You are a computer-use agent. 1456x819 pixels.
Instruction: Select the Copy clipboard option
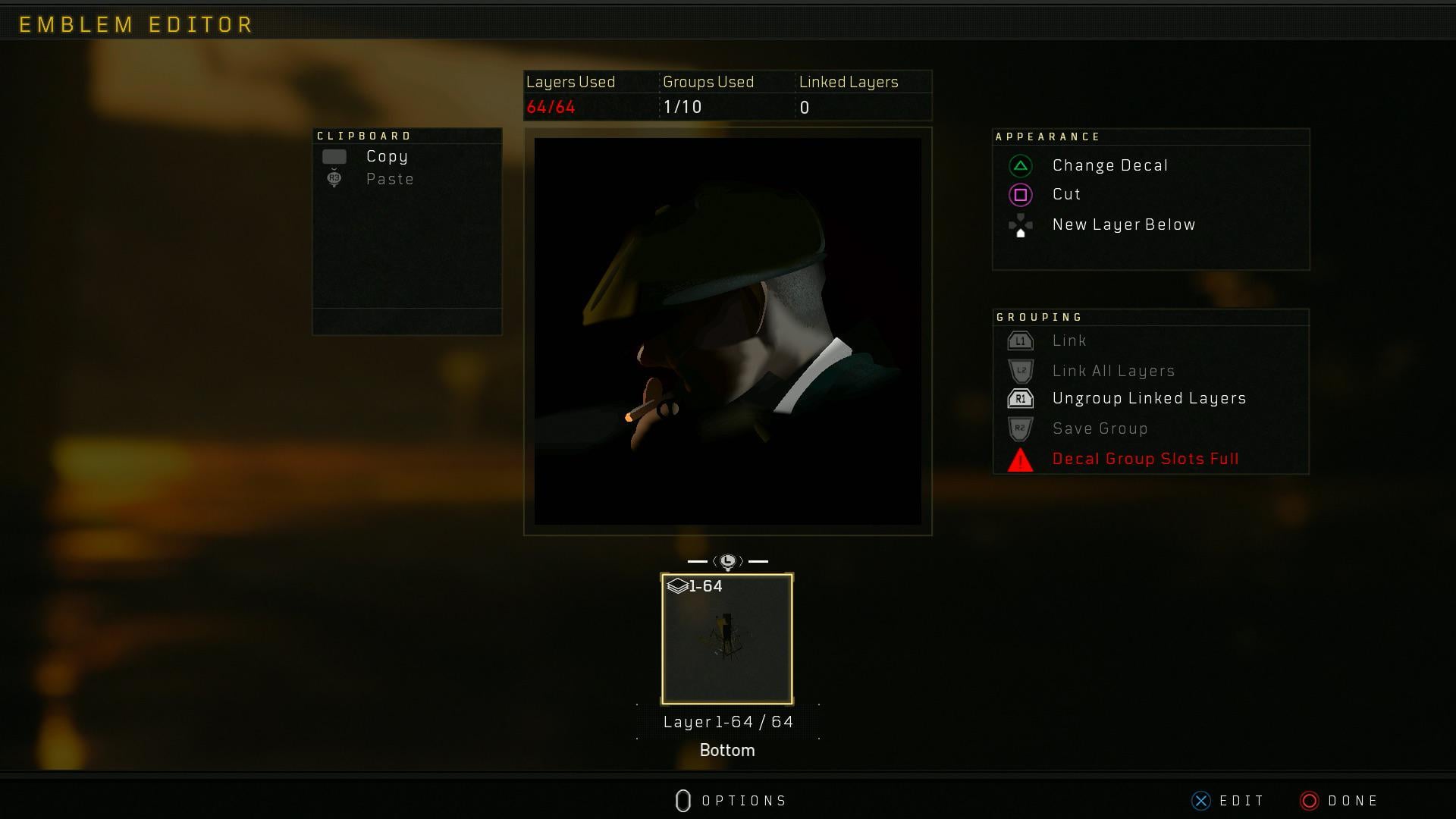[386, 156]
